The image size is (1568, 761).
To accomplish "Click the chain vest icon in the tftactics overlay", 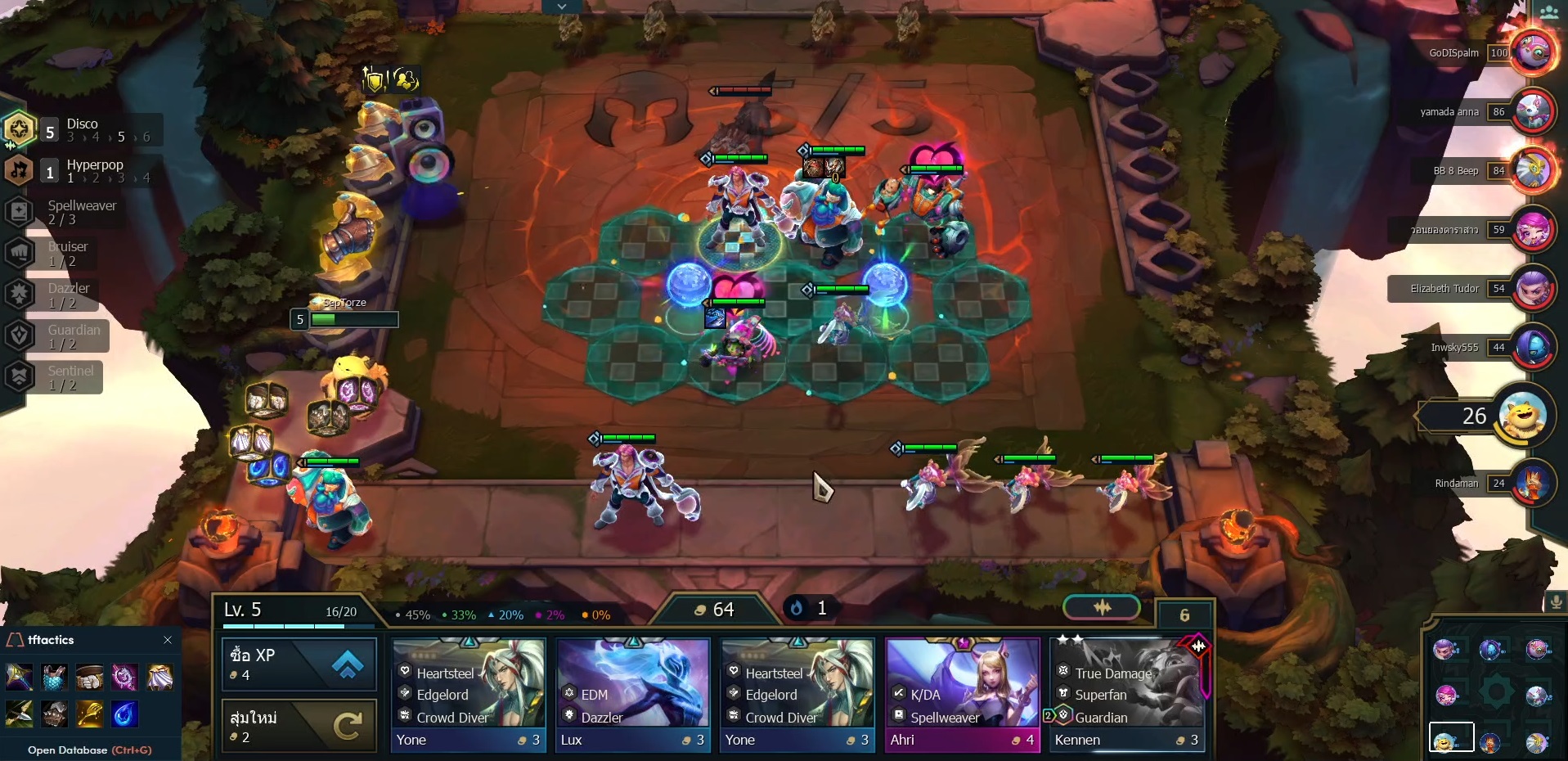I will pyautogui.click(x=54, y=677).
